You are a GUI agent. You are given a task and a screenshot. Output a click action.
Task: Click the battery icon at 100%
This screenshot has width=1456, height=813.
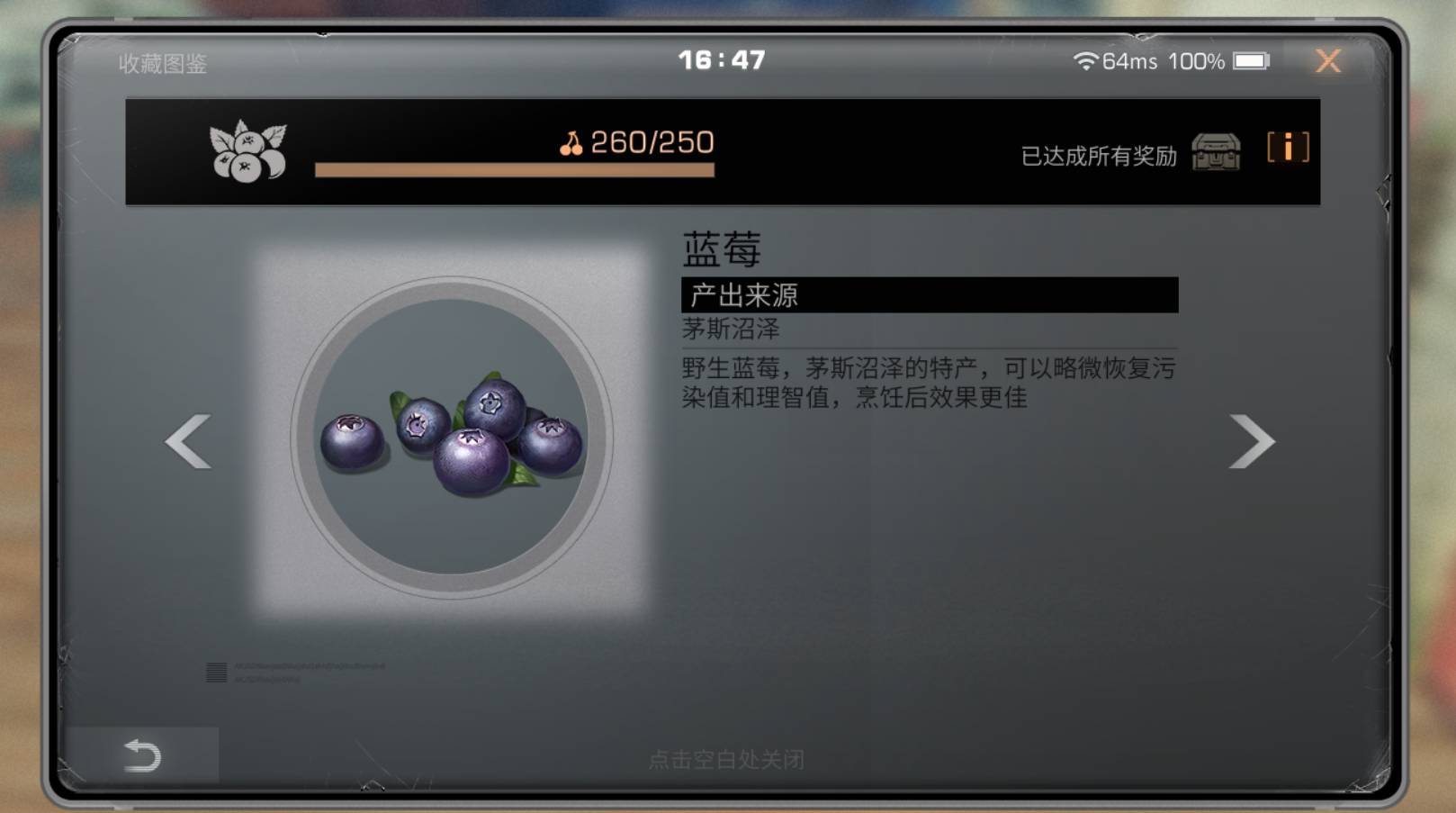coord(1249,61)
